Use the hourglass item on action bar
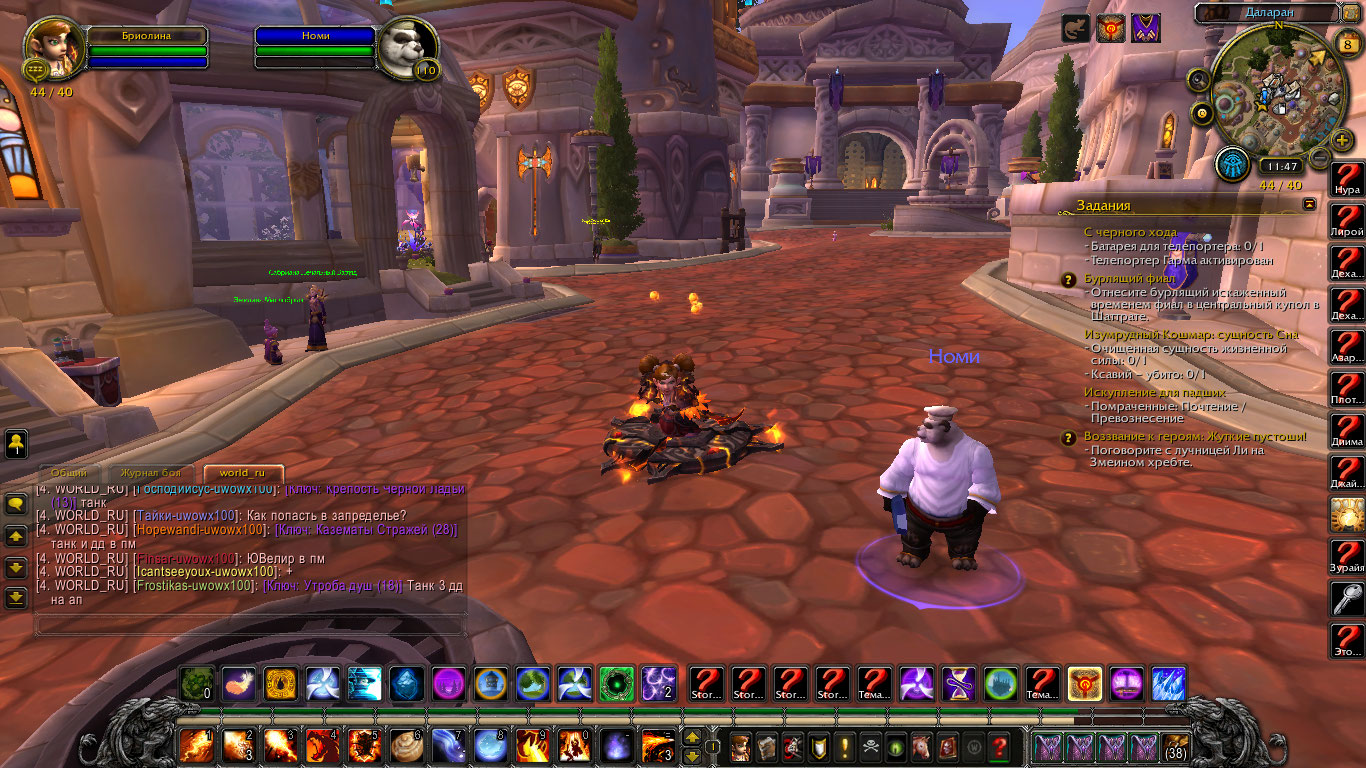This screenshot has width=1366, height=768. (x=959, y=684)
